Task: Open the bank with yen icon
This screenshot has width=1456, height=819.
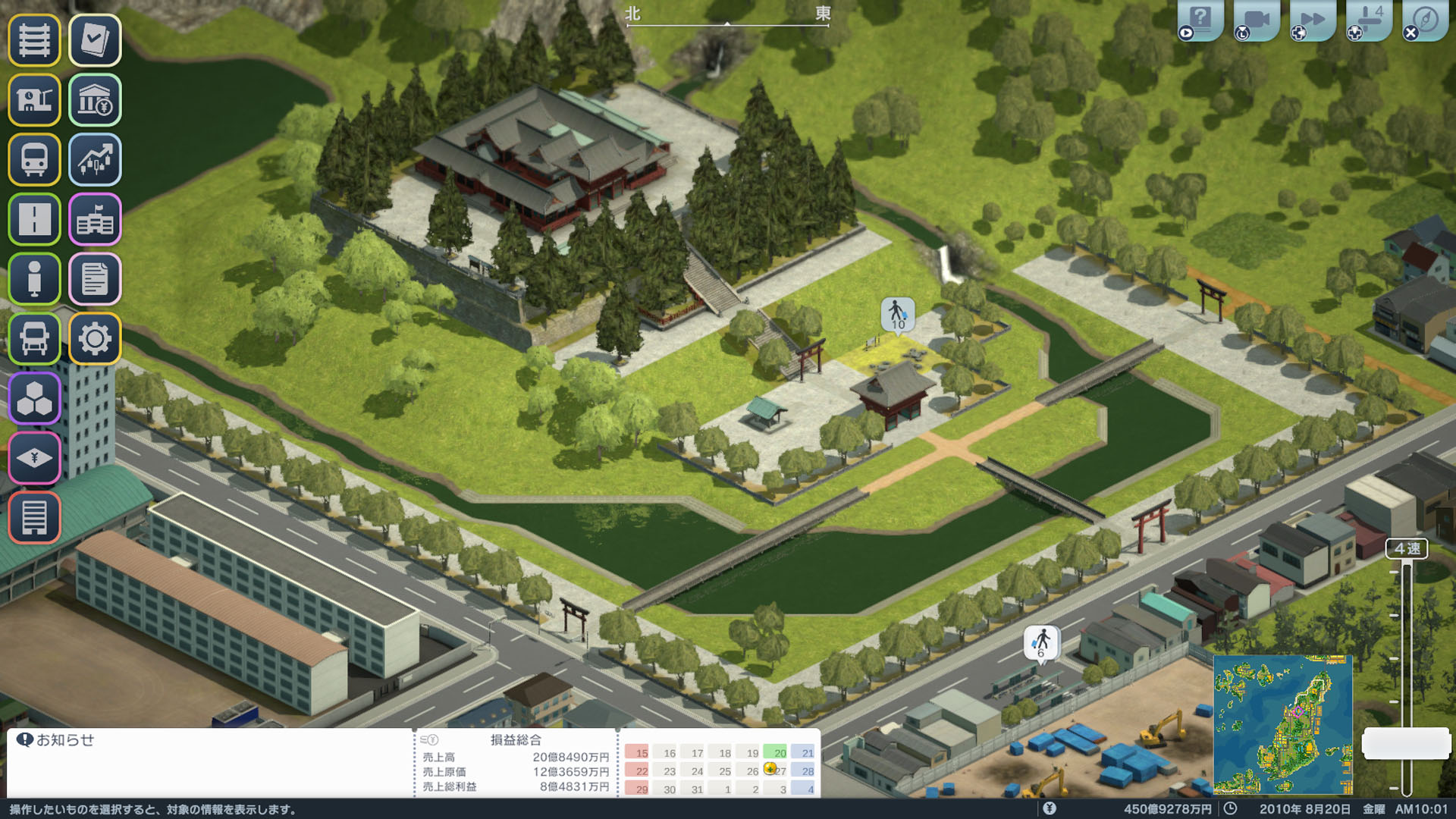Action: tap(95, 100)
